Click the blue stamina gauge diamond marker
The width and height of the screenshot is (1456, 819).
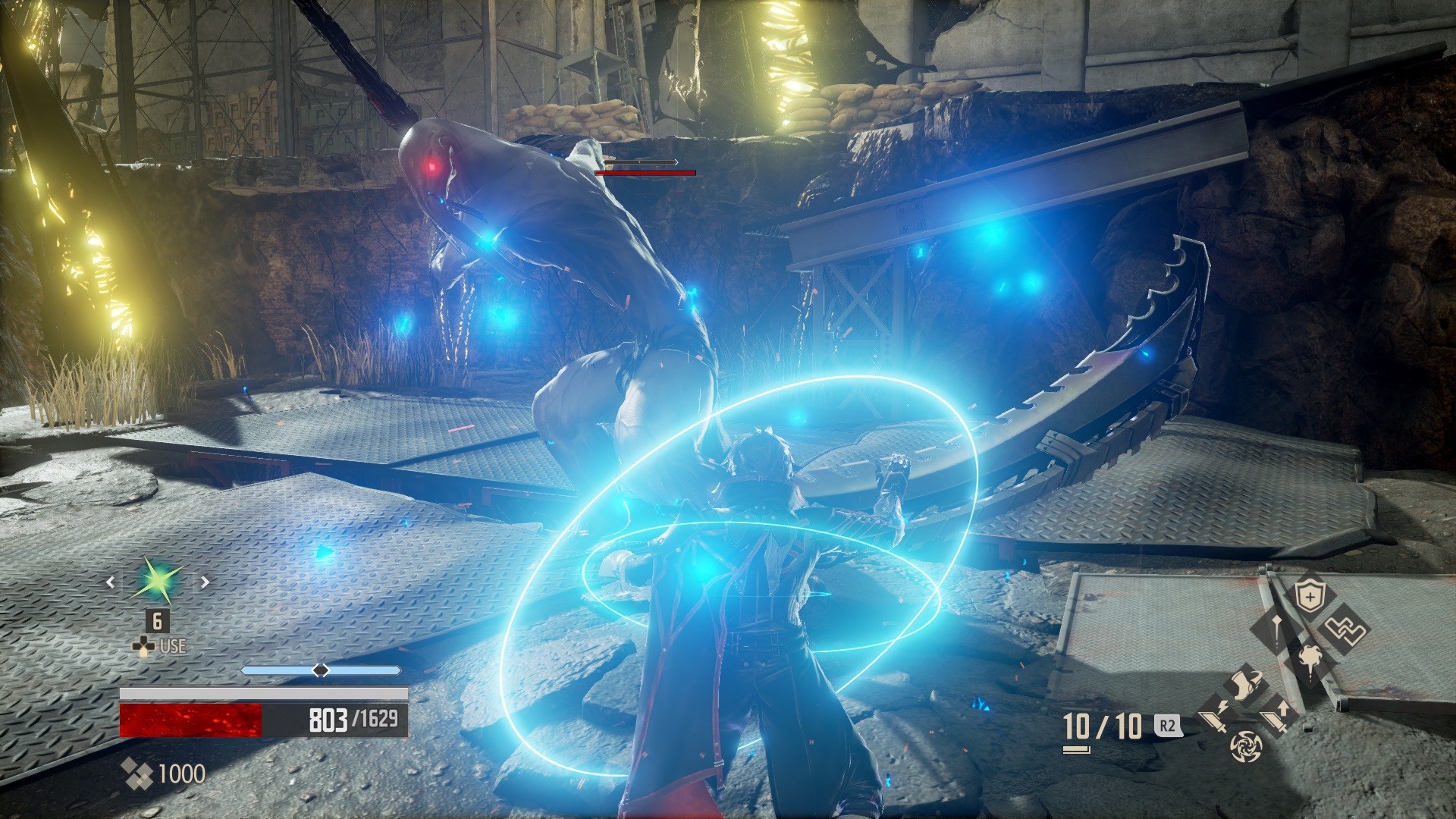pos(322,669)
